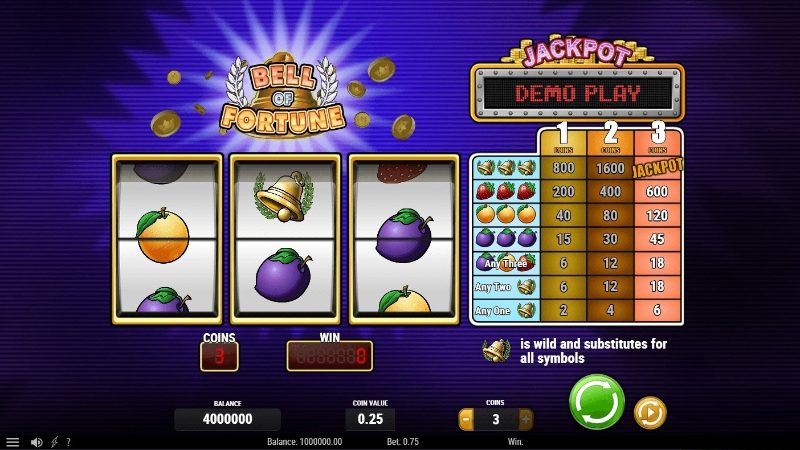Open the hamburger menu
Image resolution: width=800 pixels, height=450 pixels.
(x=13, y=441)
